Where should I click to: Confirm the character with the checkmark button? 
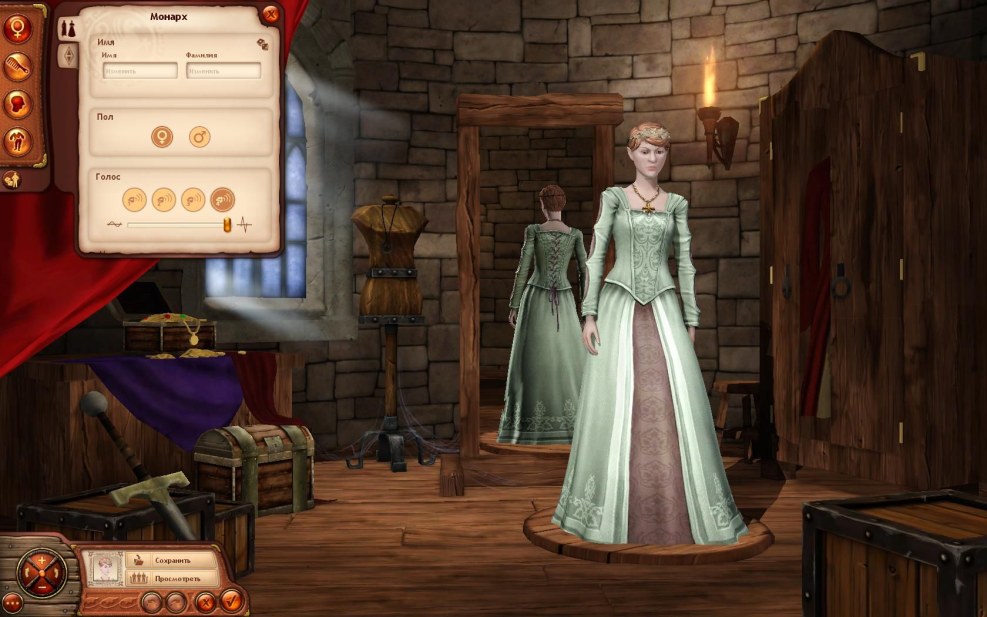[x=232, y=601]
